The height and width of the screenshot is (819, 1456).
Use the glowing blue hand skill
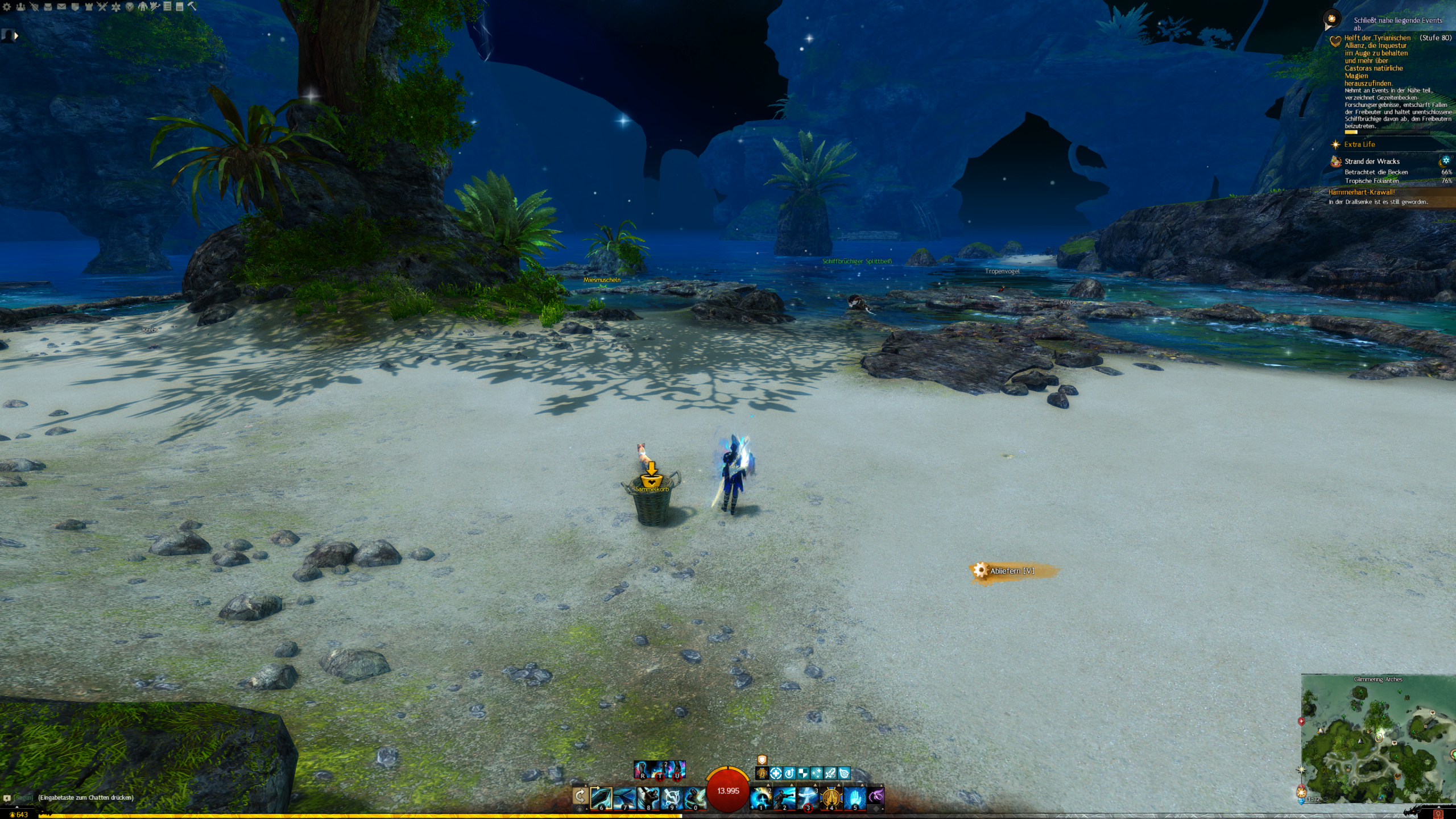click(854, 798)
